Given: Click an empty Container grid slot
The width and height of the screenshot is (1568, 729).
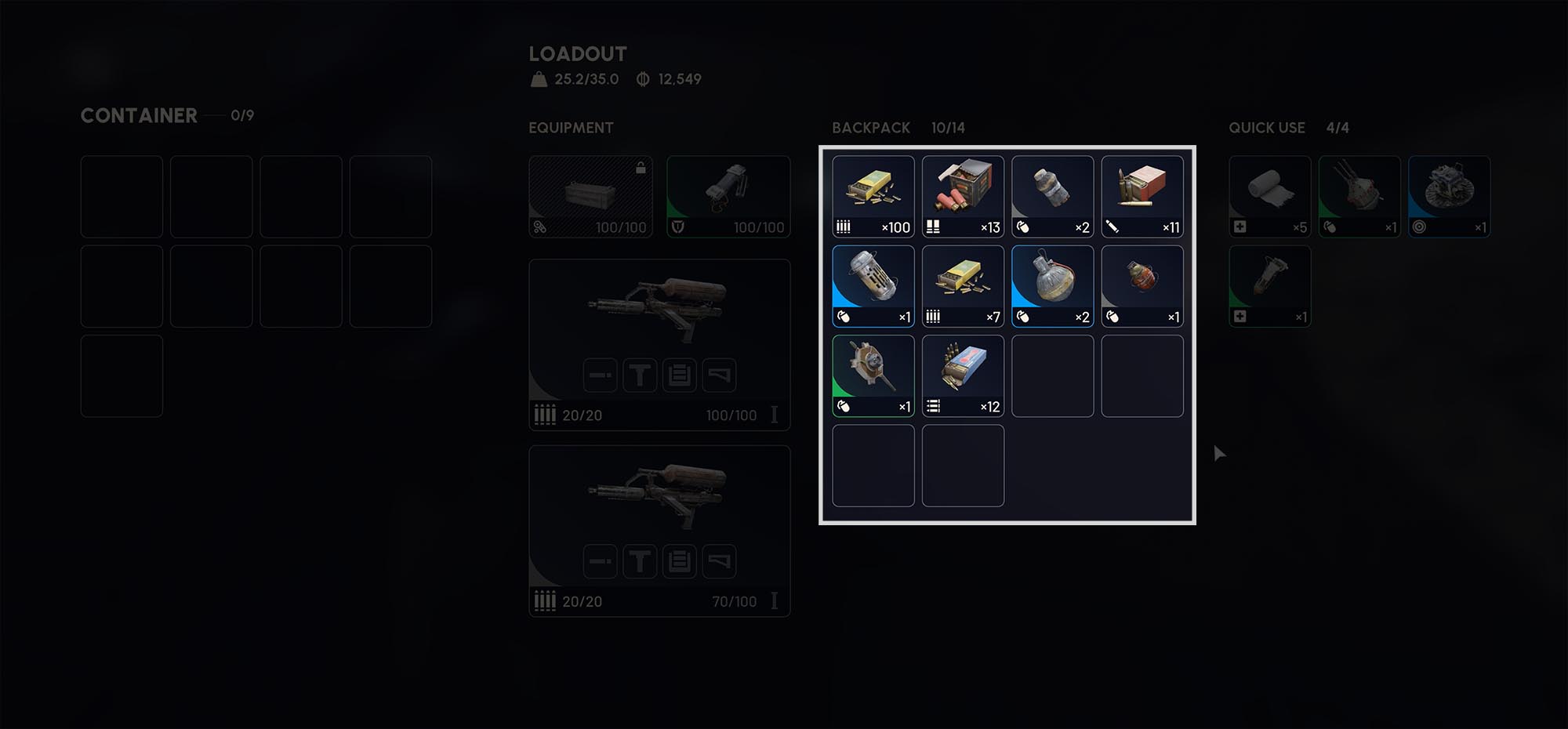Looking at the screenshot, I should [122, 196].
